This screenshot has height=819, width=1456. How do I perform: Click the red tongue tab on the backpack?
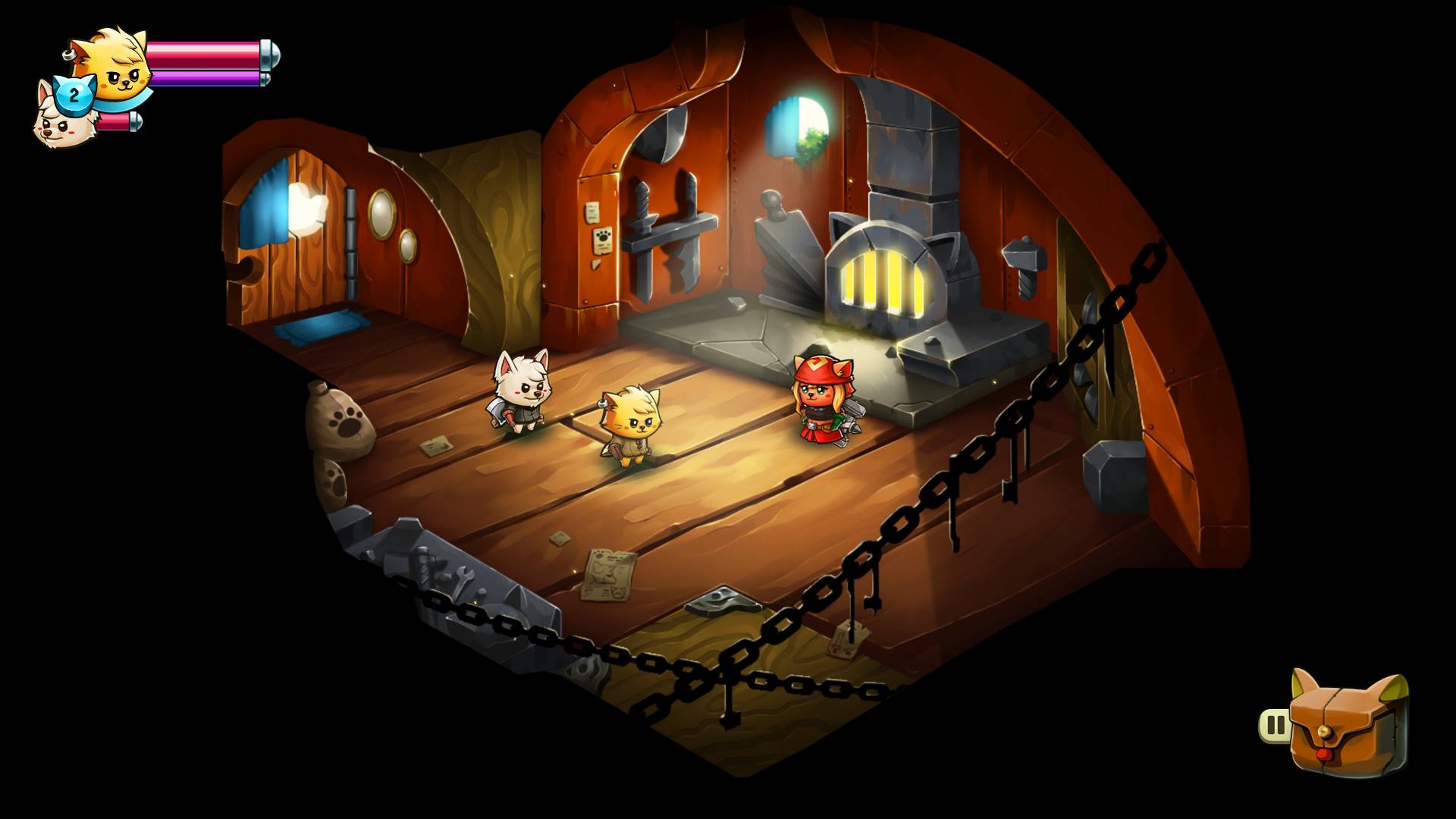tap(1324, 755)
